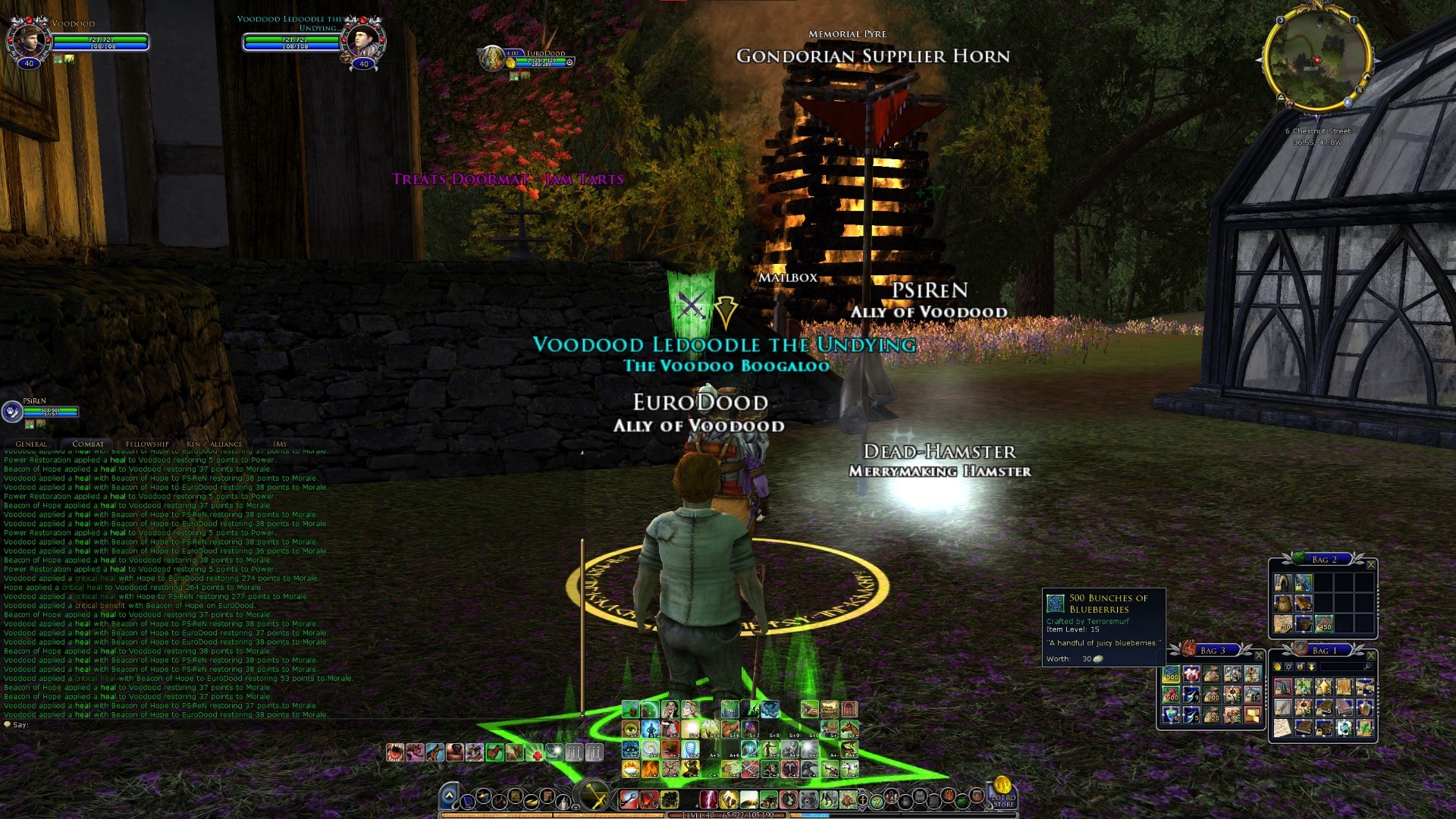Activate the red lightning skill on quickbar
Viewport: 1456px width, 819px height.
click(x=708, y=799)
